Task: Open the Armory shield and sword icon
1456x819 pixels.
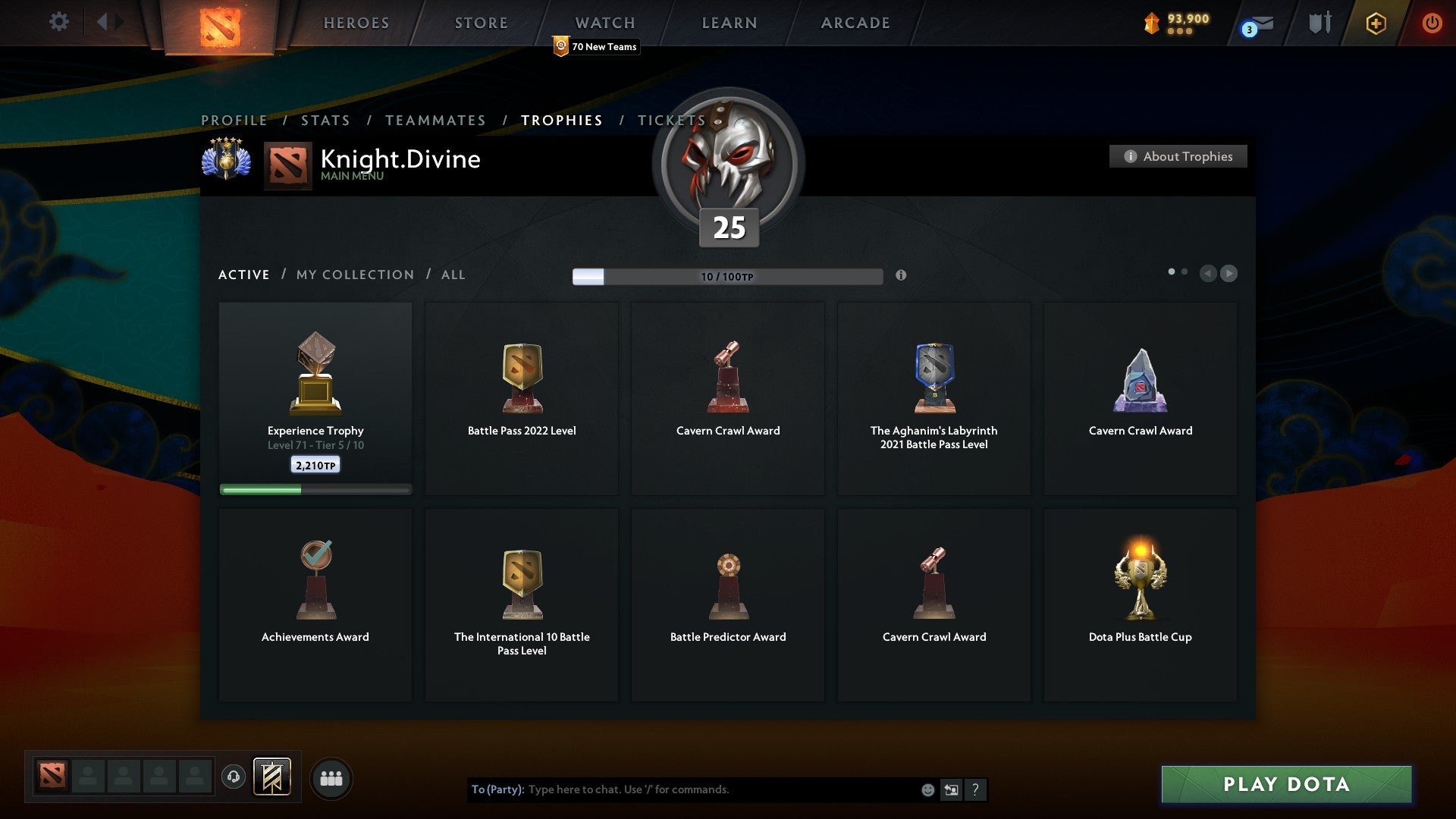Action: click(x=1319, y=23)
